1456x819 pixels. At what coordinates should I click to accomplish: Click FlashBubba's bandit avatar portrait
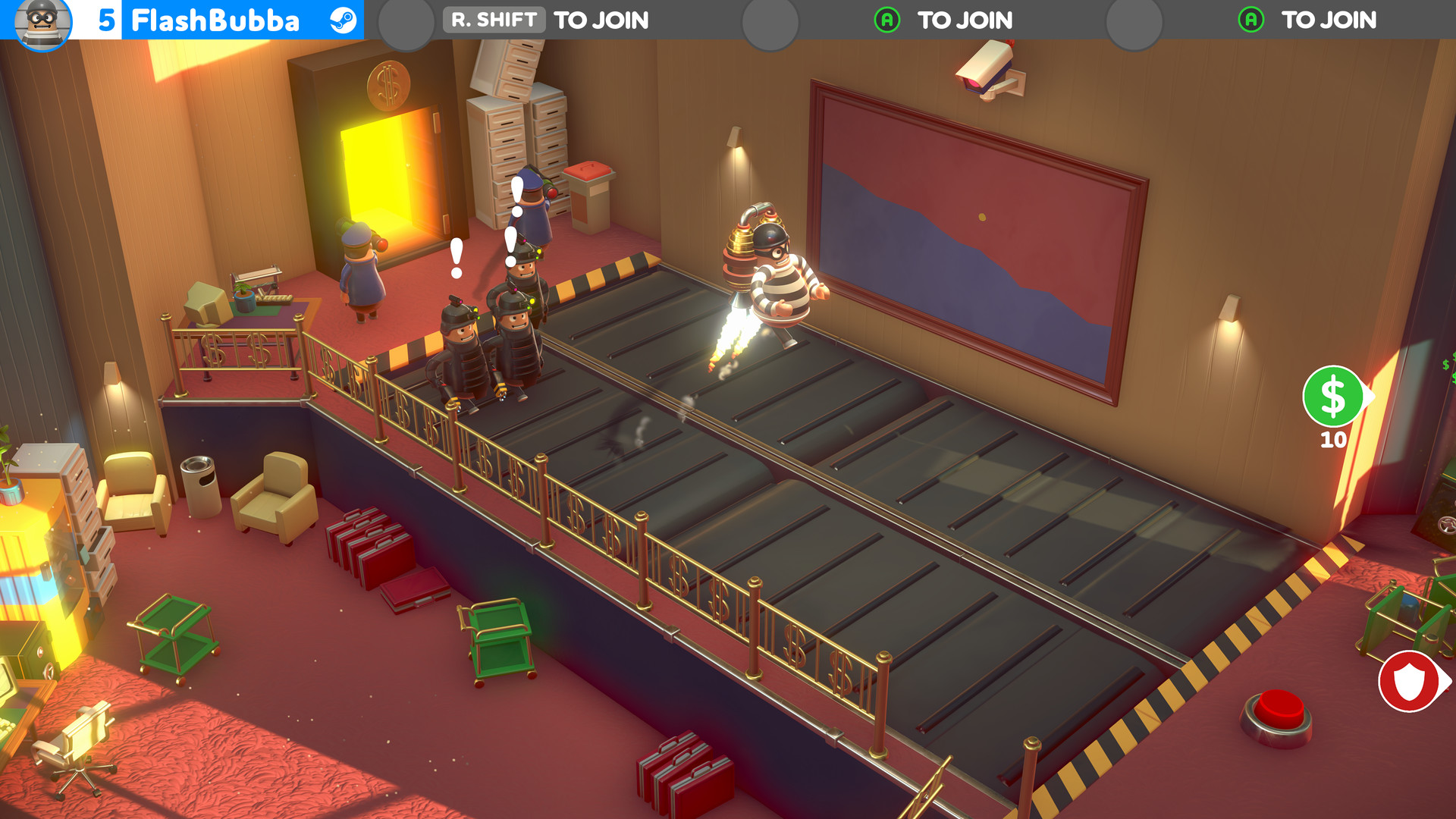[x=43, y=20]
